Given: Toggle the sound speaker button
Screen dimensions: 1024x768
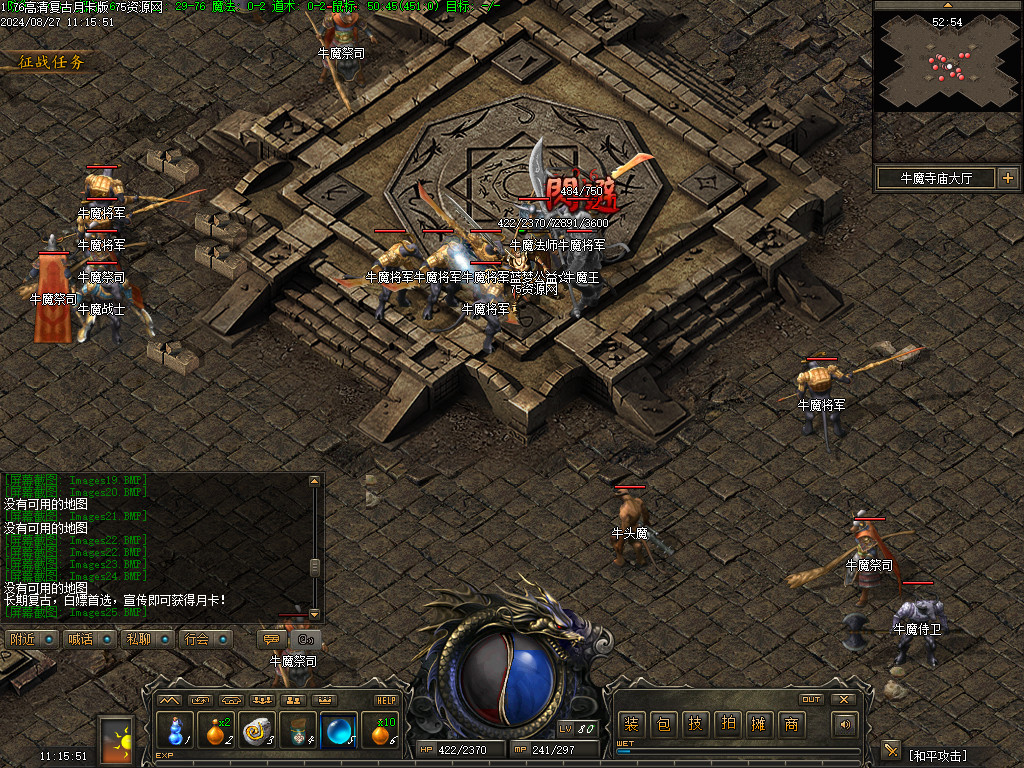Looking at the screenshot, I should (x=845, y=724).
